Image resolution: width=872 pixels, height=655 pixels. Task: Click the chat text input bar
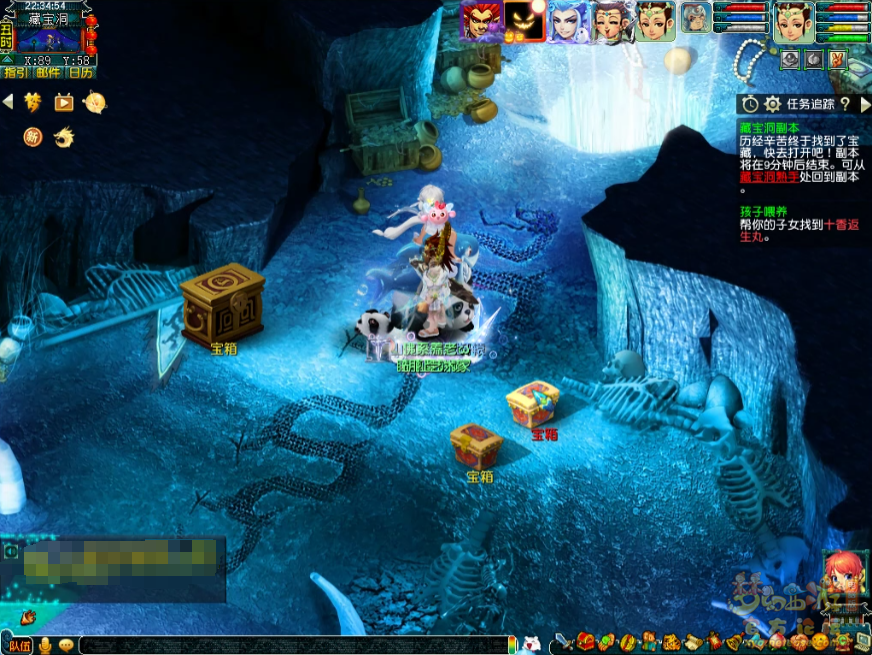pos(290,645)
